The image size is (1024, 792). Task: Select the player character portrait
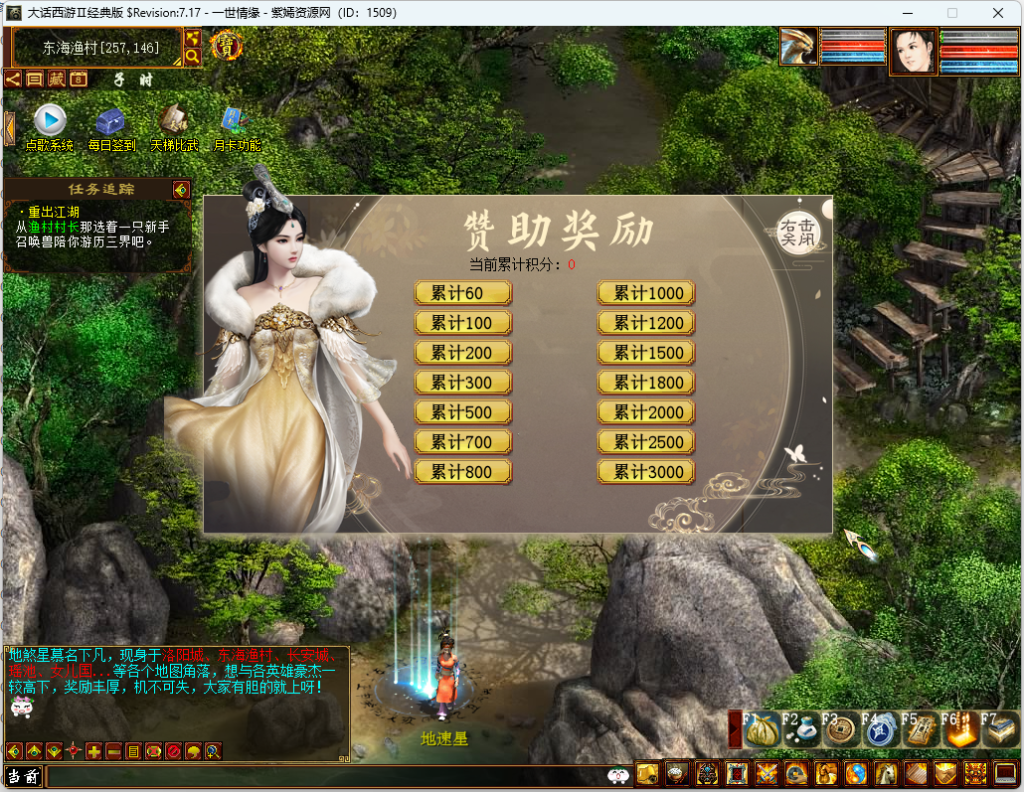[912, 51]
